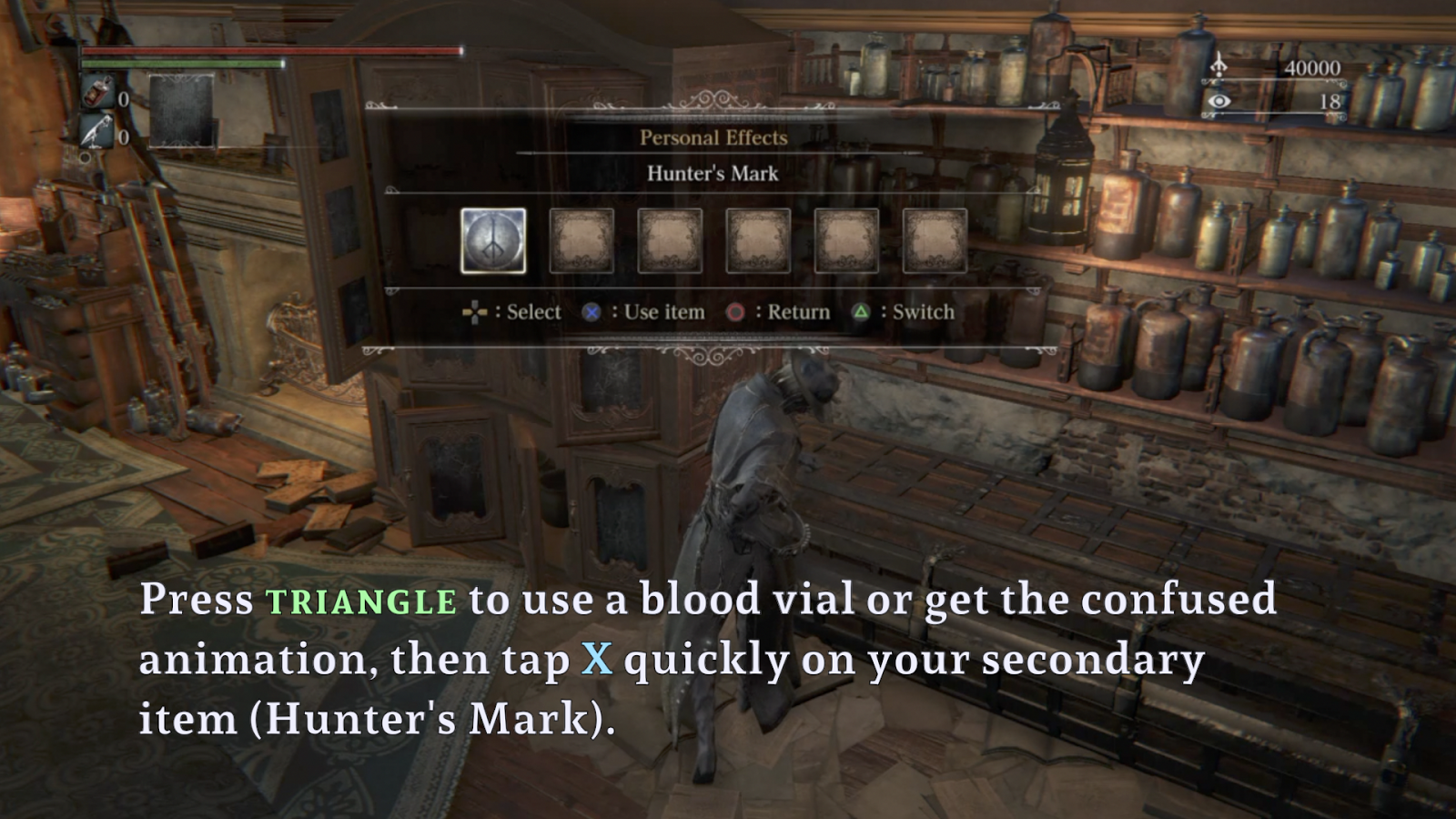Click the Hunter's Mark title text

point(712,174)
